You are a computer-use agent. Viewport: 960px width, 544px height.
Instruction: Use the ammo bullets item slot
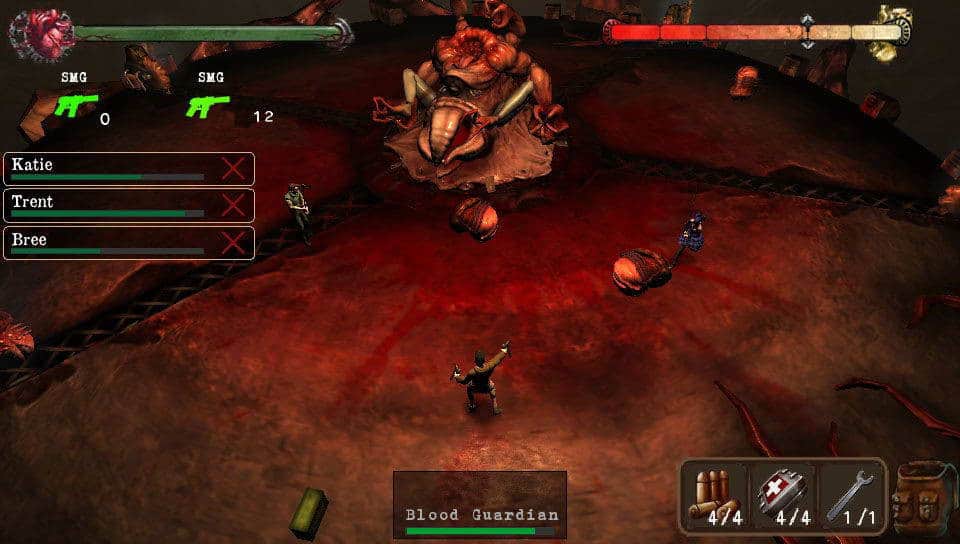tap(716, 495)
